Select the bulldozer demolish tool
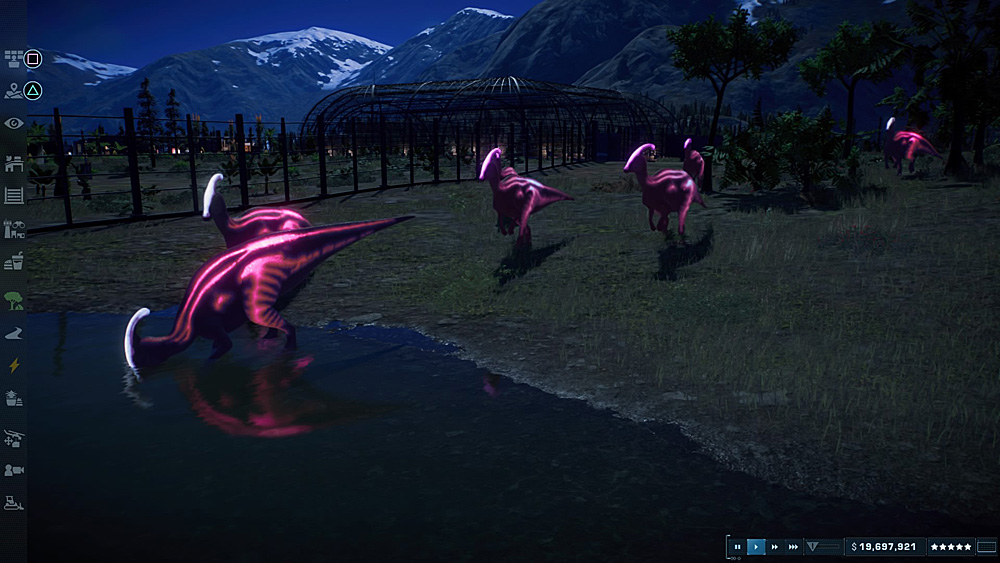This screenshot has width=1000, height=563. coord(14,503)
